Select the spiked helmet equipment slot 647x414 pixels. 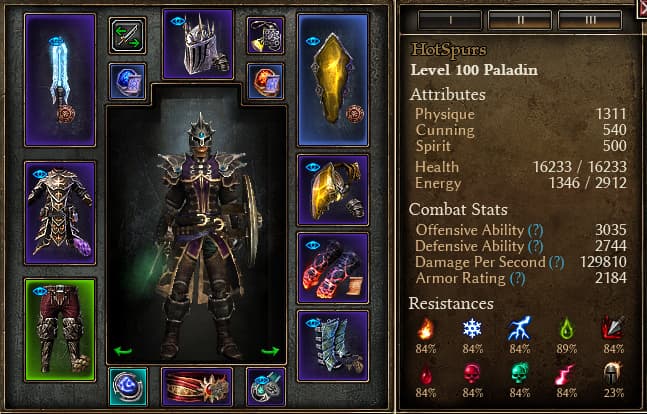197,44
